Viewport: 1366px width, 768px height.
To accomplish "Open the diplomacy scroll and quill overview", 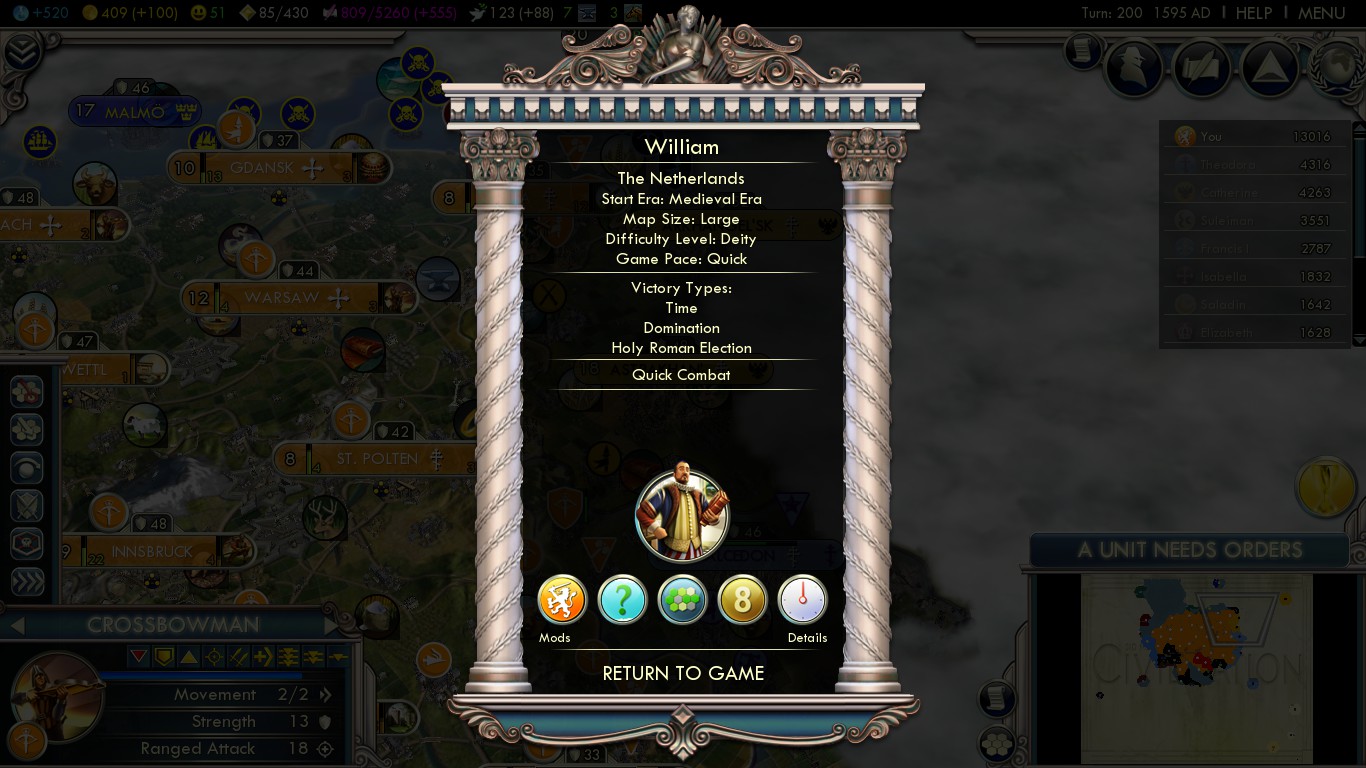I will [1202, 68].
